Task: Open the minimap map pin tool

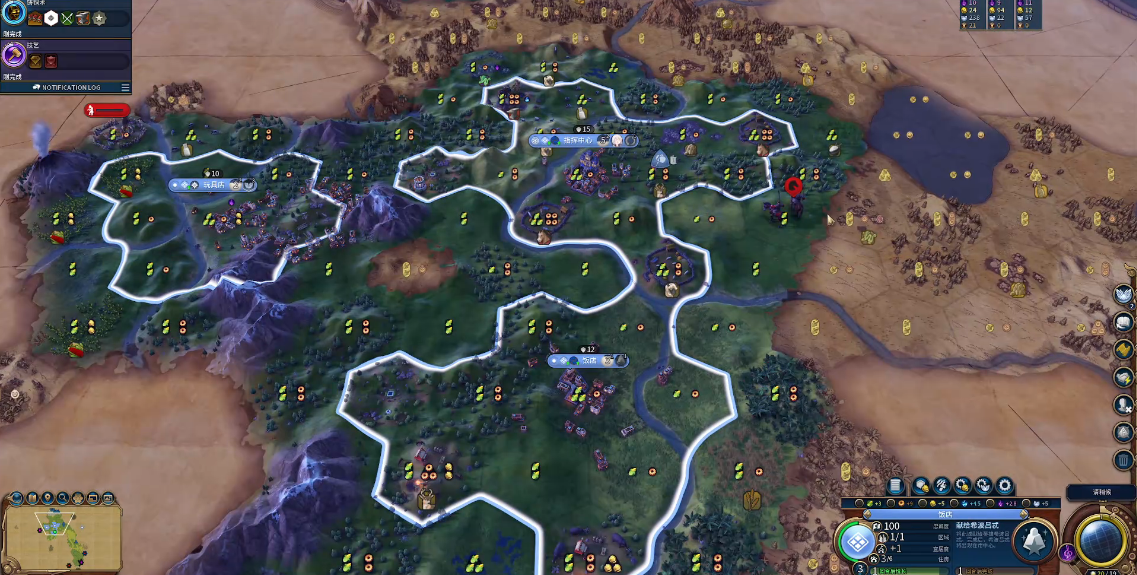Action: (47, 497)
